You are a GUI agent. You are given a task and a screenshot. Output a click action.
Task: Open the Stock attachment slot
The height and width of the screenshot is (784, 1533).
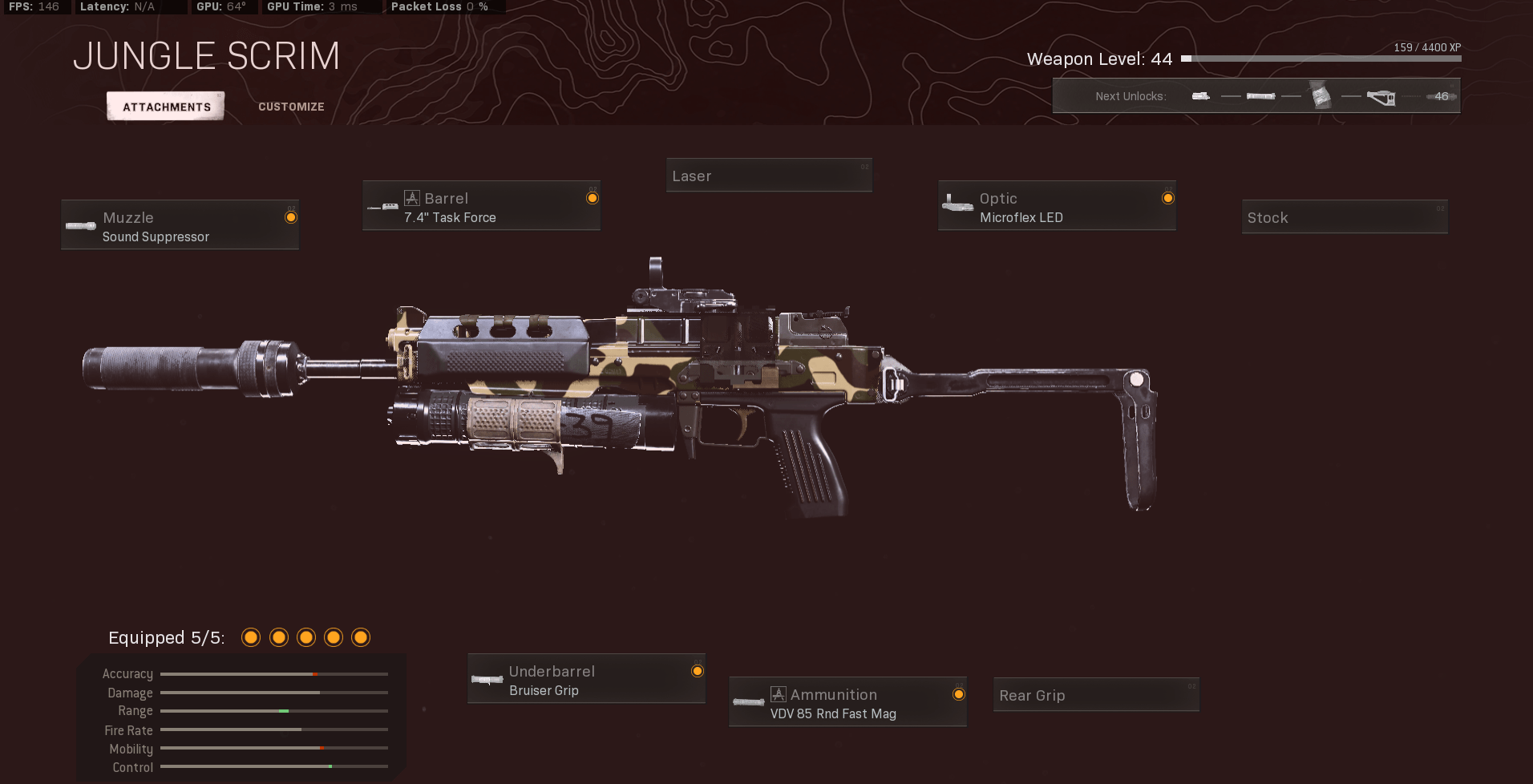coord(1344,216)
